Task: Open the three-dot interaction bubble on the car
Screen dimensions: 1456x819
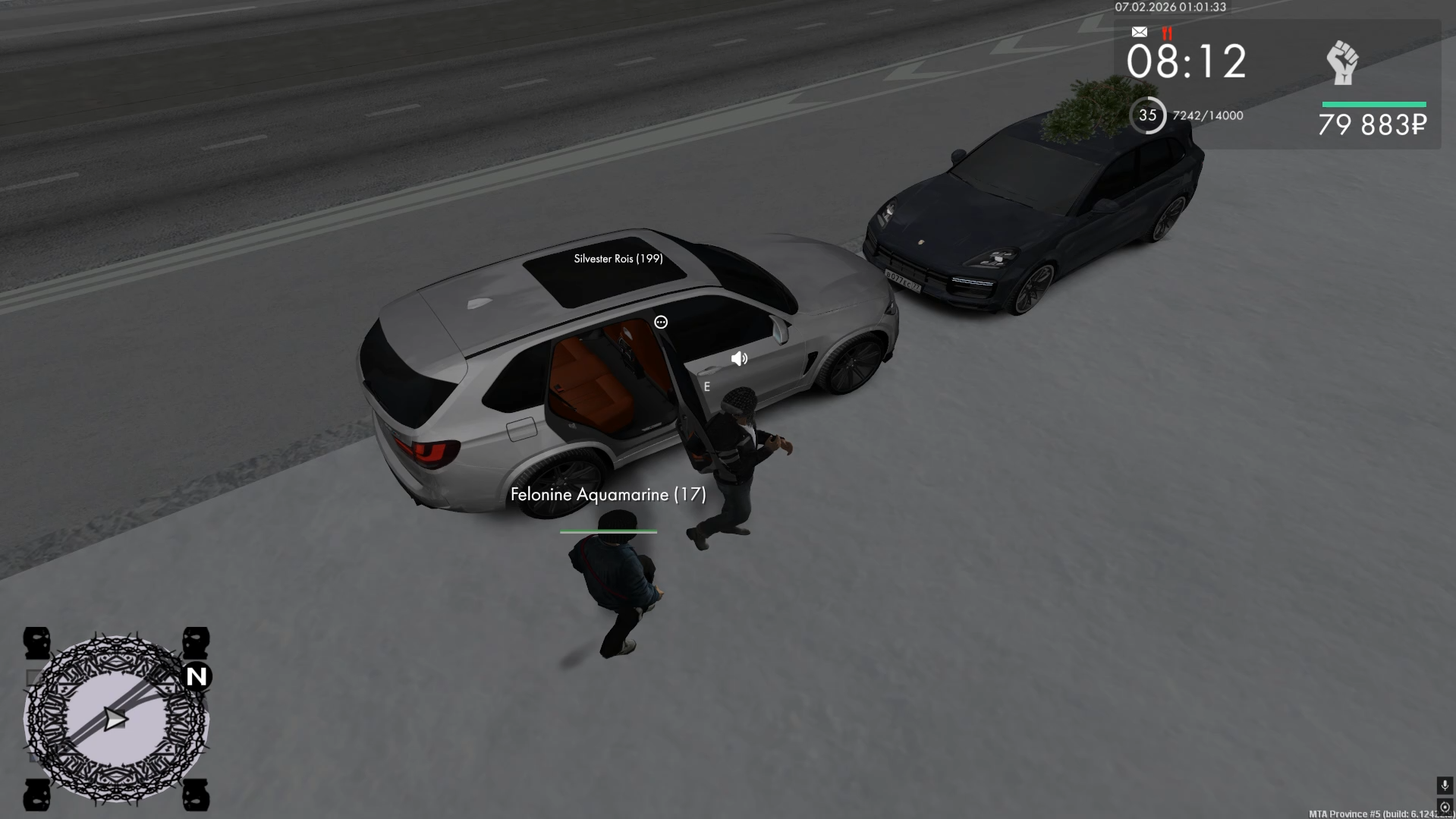Action: 661,323
